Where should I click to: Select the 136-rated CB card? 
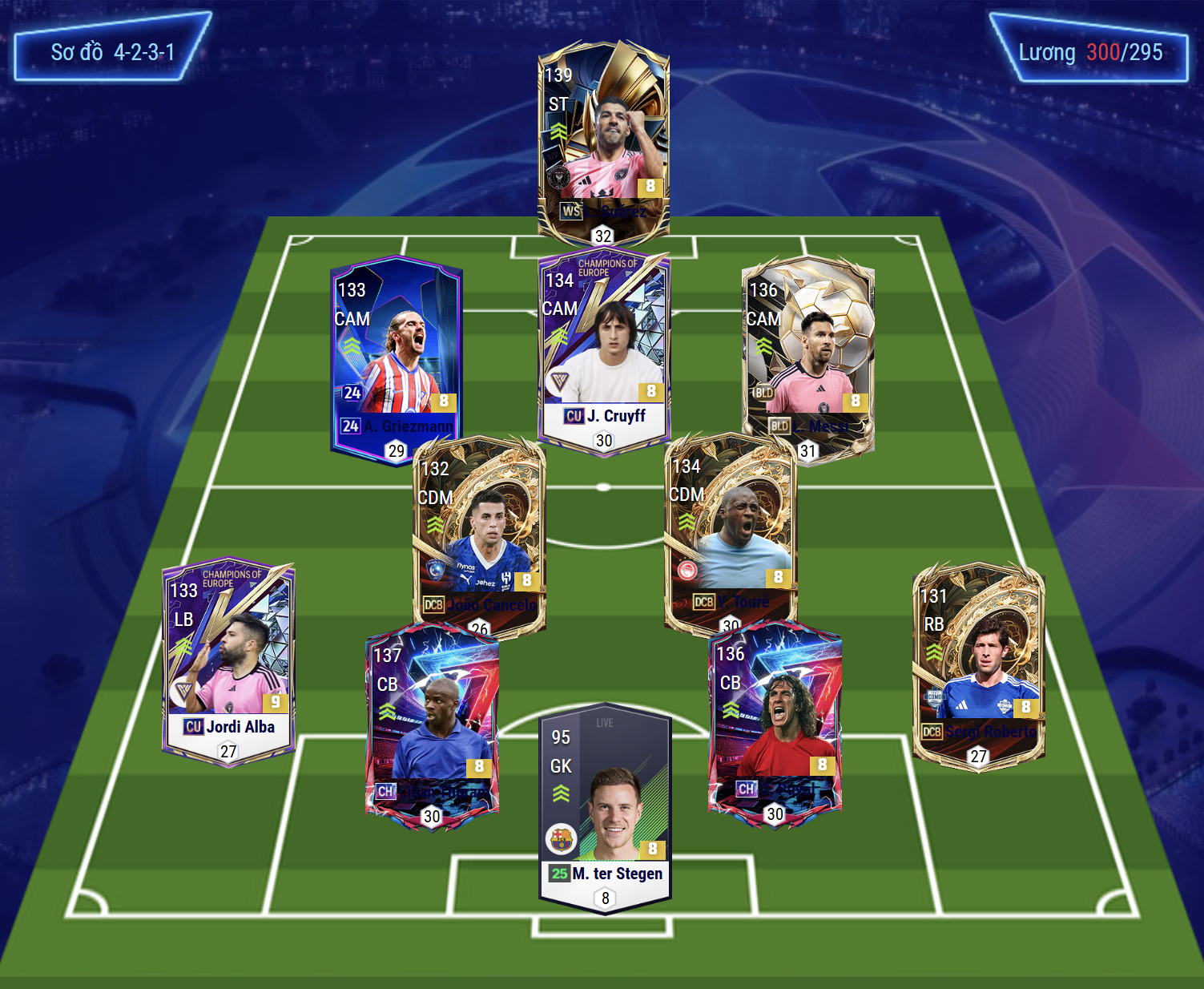tap(775, 721)
